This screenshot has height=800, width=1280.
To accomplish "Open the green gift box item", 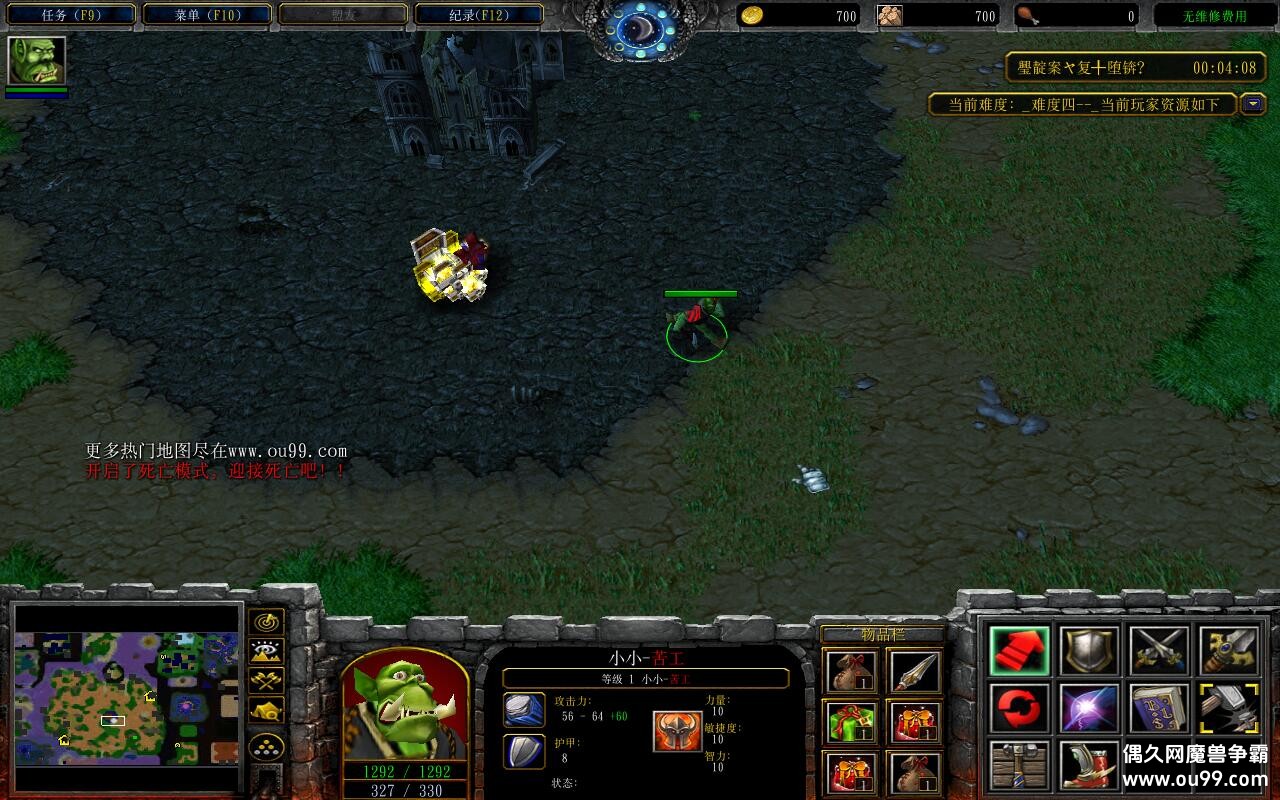I will coord(851,722).
